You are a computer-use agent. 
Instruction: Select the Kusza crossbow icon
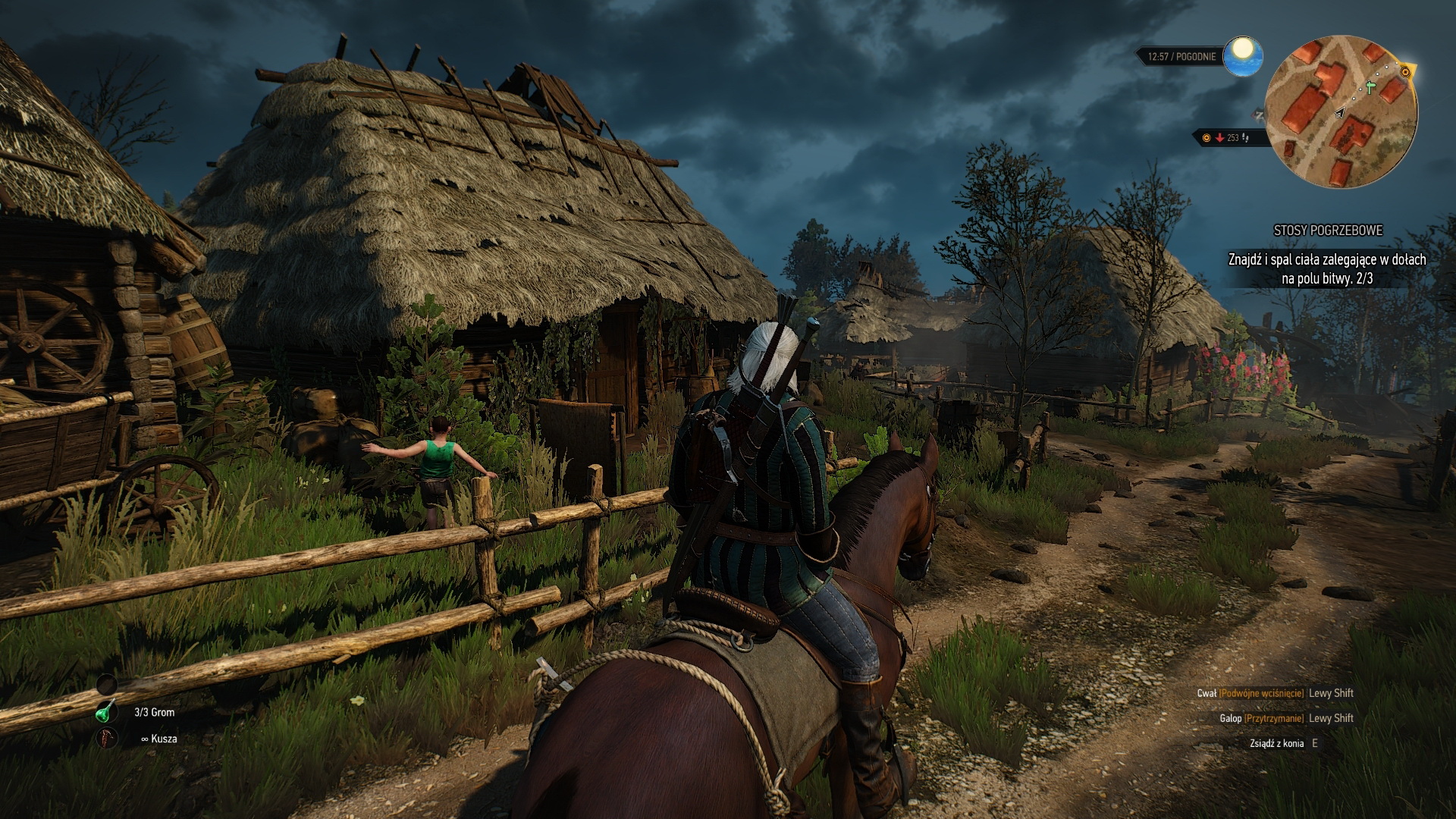pos(105,738)
